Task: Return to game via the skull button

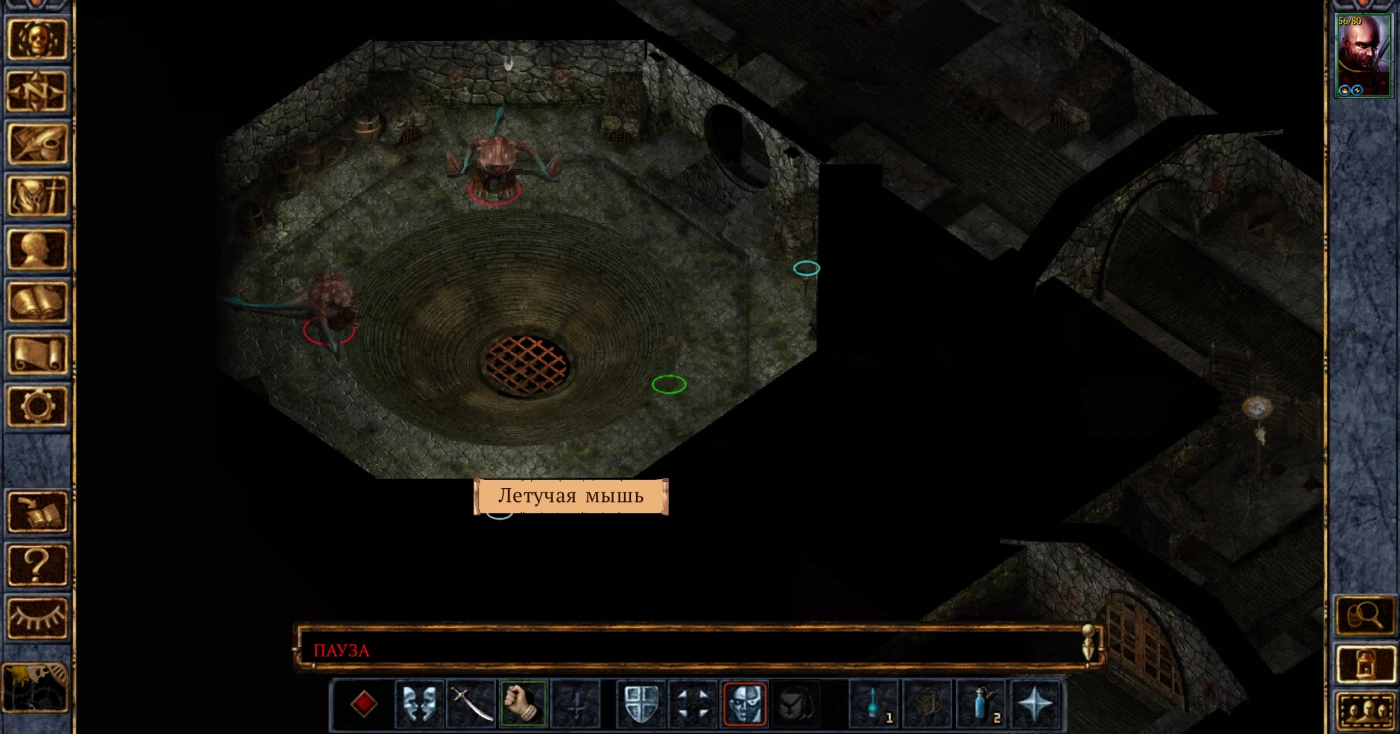Action: click(37, 39)
